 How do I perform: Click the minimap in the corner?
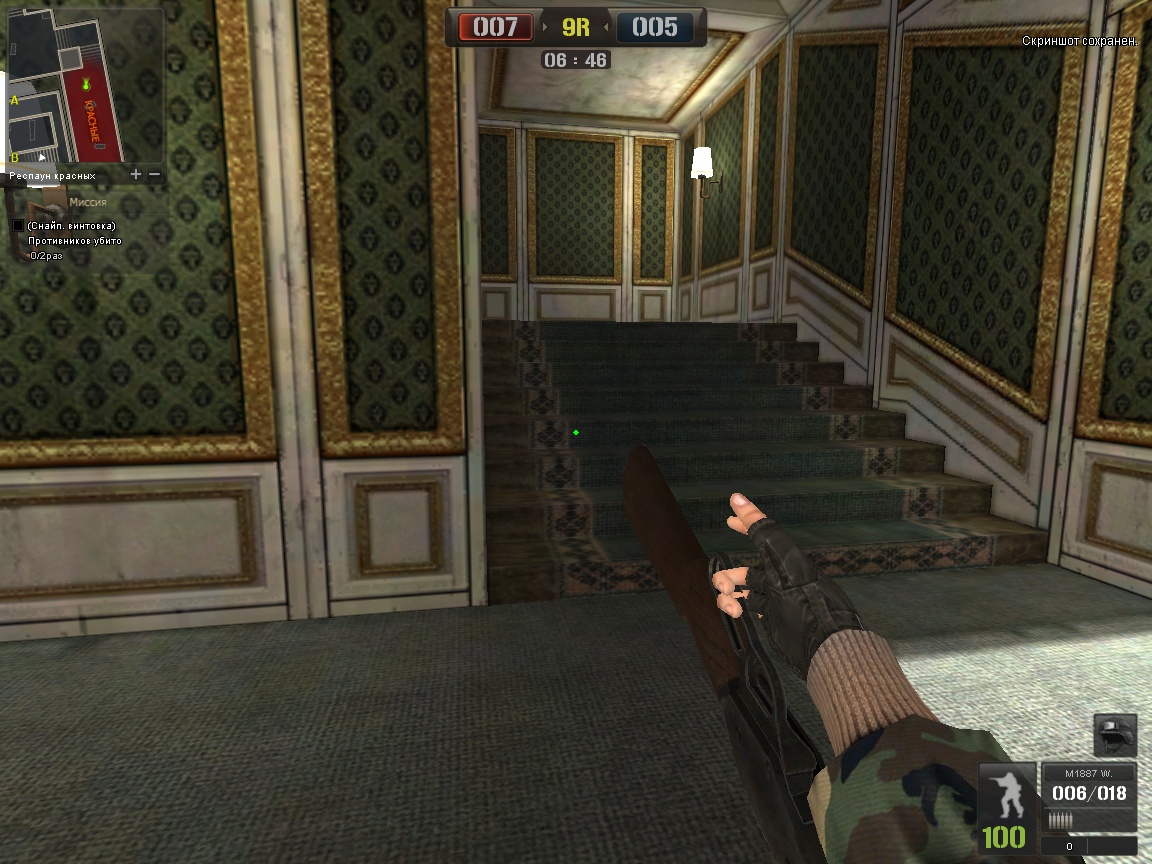coord(85,86)
